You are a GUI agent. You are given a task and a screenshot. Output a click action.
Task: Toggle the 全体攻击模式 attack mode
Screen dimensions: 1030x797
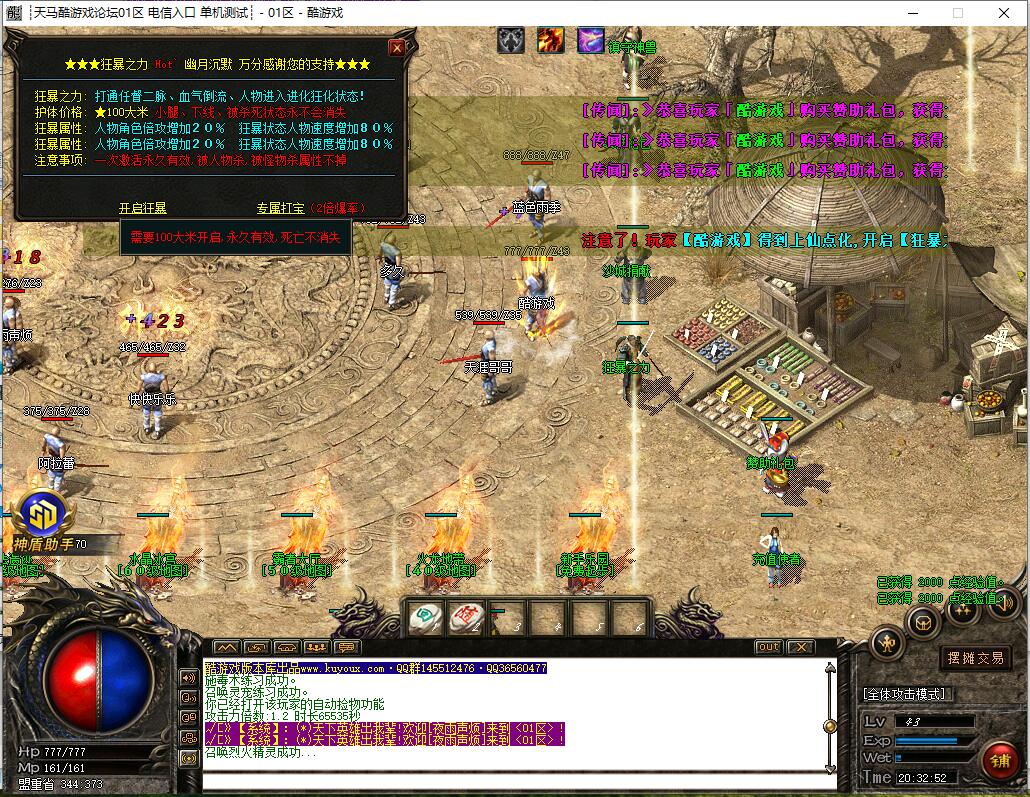[x=907, y=693]
